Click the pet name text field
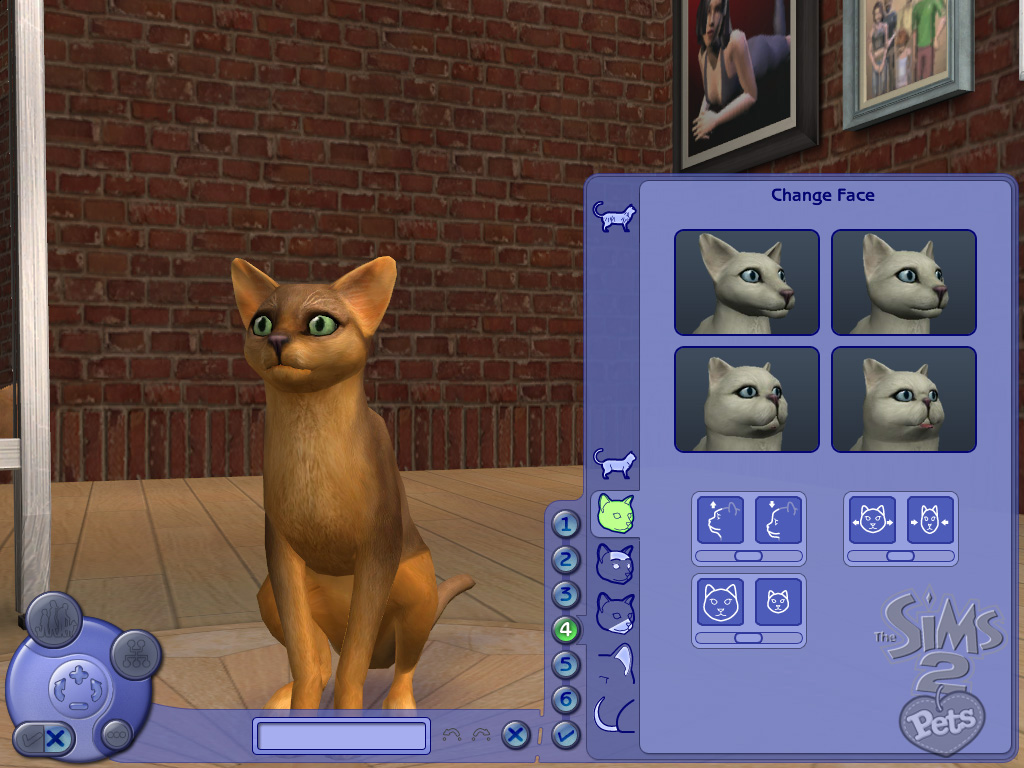The image size is (1024, 768). coord(341,736)
